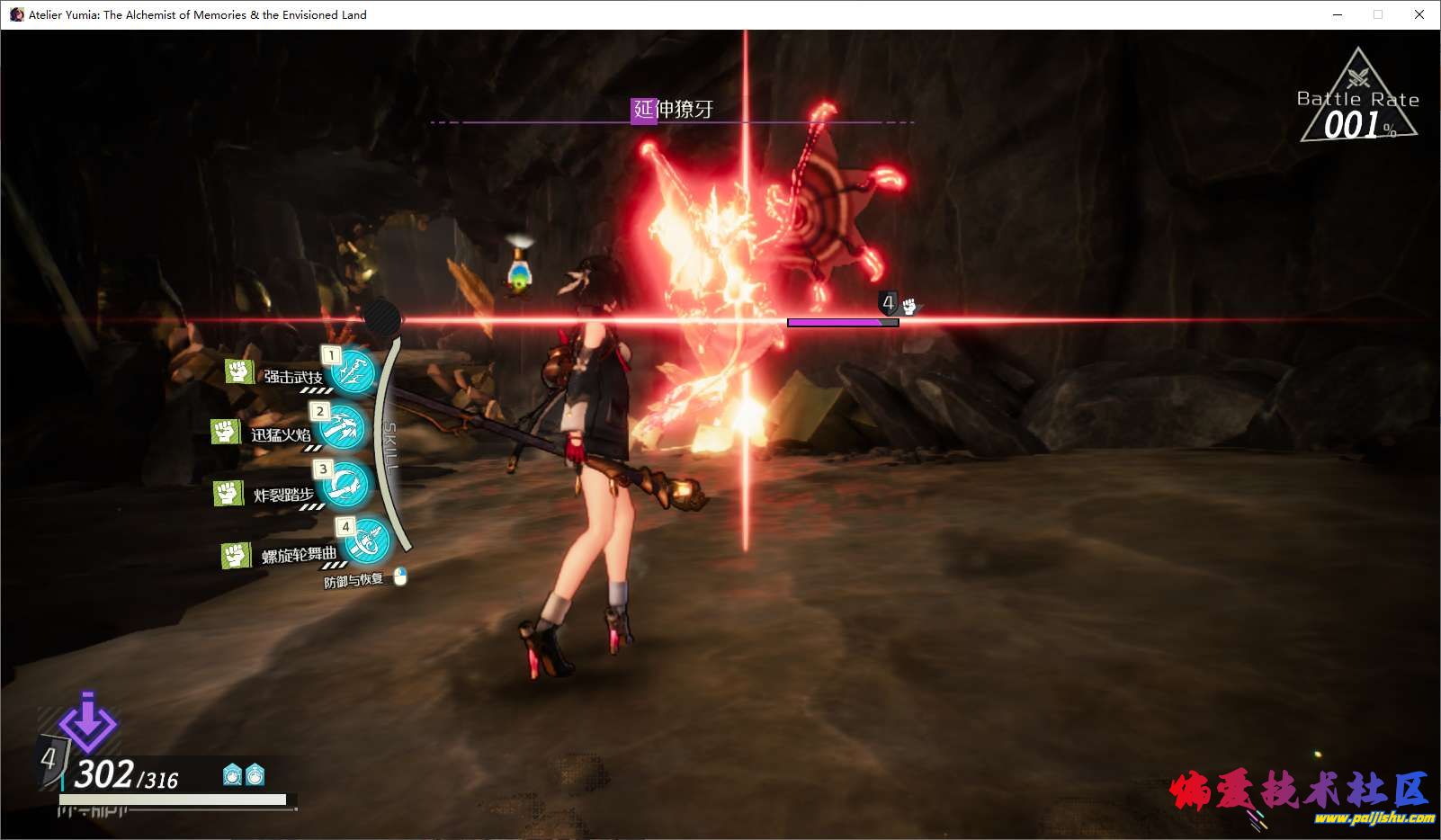Viewport: 1441px width, 840px height.
Task: Use the 迅猛火焰 skill
Action: [x=343, y=427]
